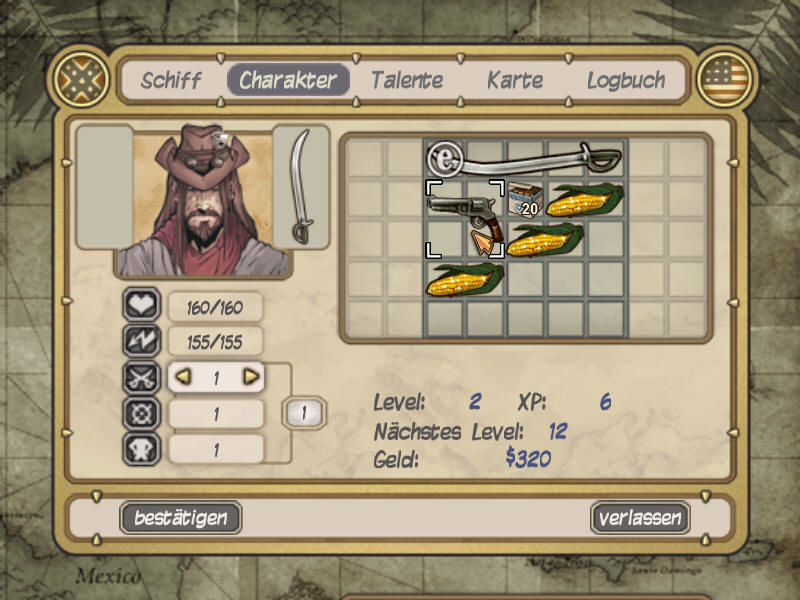Open the Talente tab

(407, 81)
